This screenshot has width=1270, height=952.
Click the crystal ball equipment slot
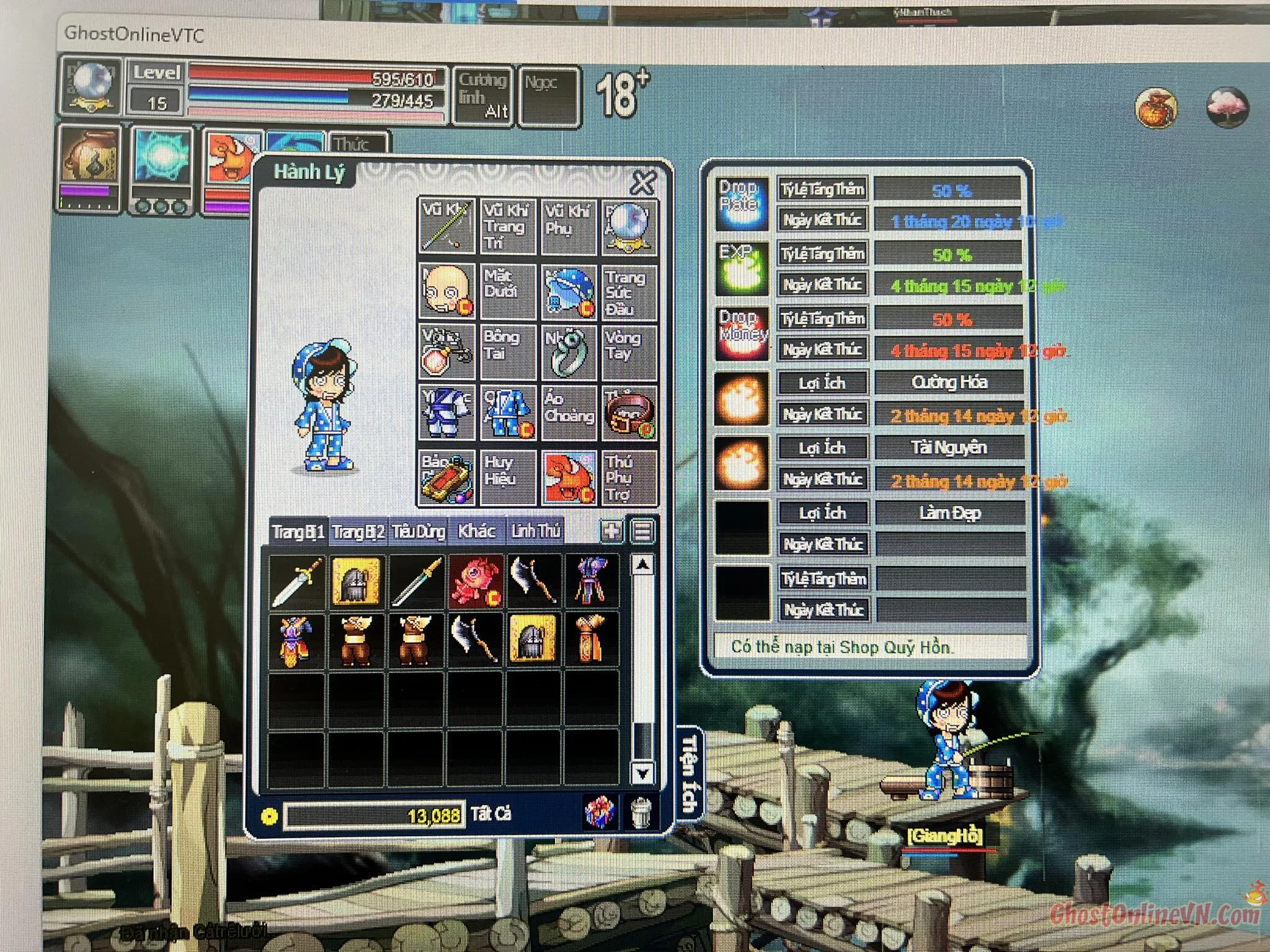pos(628,226)
